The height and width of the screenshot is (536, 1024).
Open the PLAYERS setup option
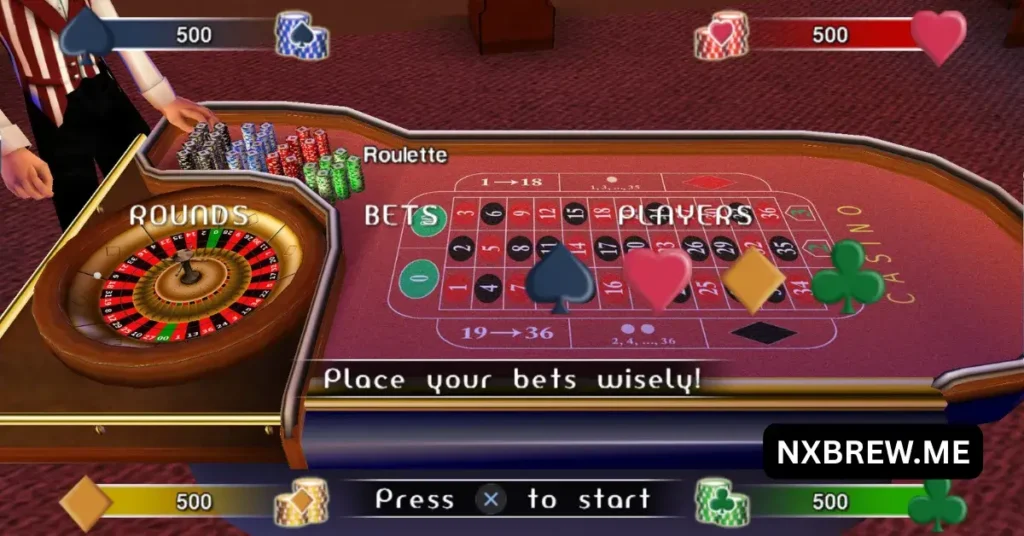(x=684, y=215)
